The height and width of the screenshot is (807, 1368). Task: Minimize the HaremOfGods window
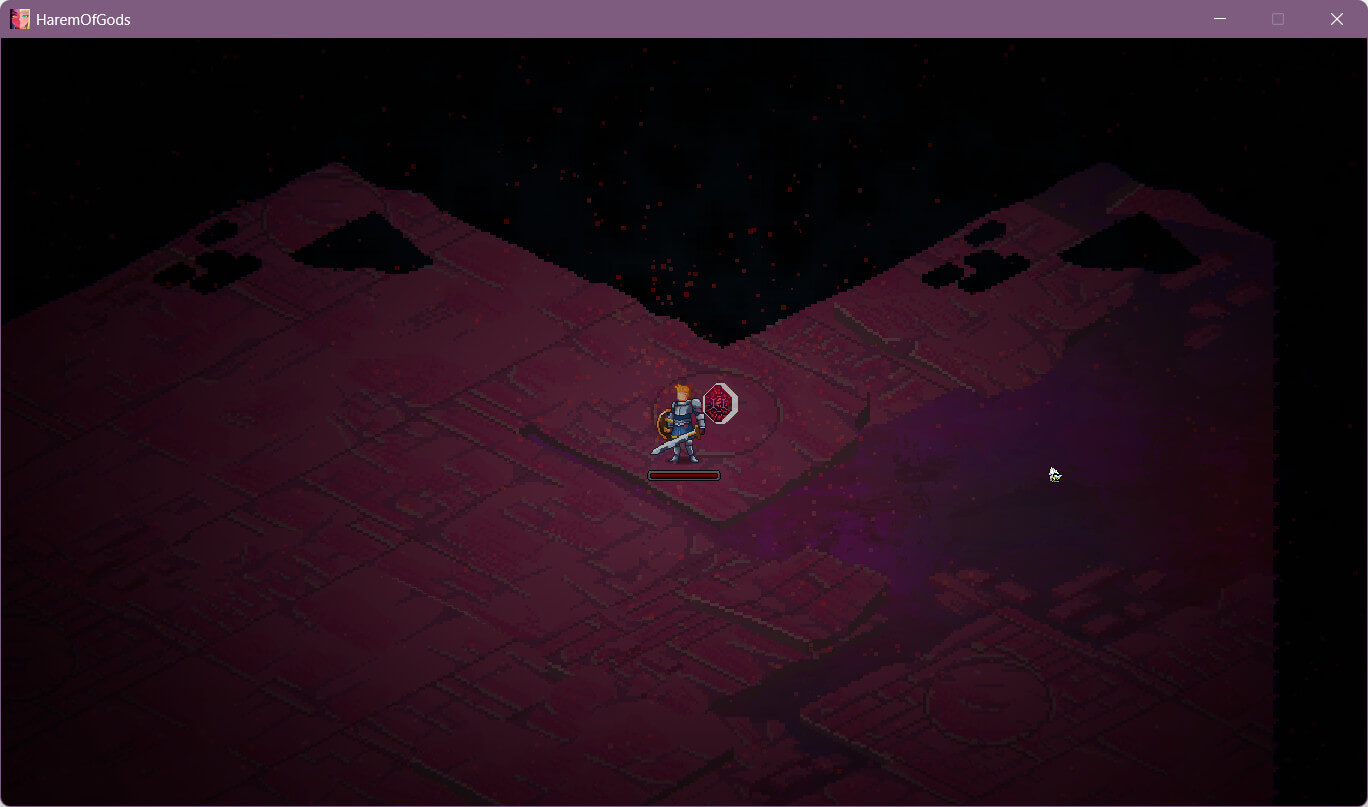(x=1220, y=19)
